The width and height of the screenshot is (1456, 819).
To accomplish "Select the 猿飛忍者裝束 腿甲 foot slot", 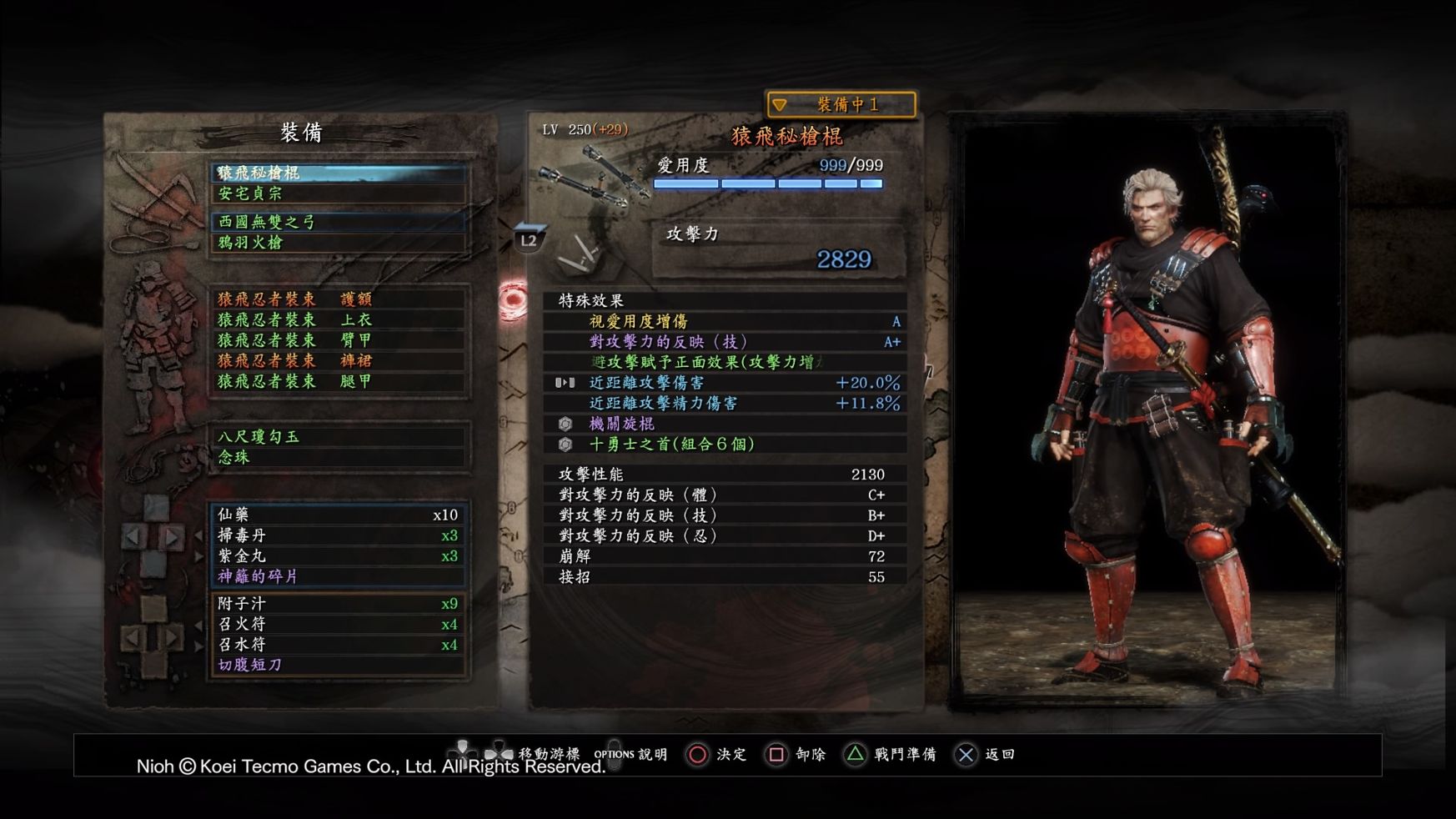I will pyautogui.click(x=338, y=381).
